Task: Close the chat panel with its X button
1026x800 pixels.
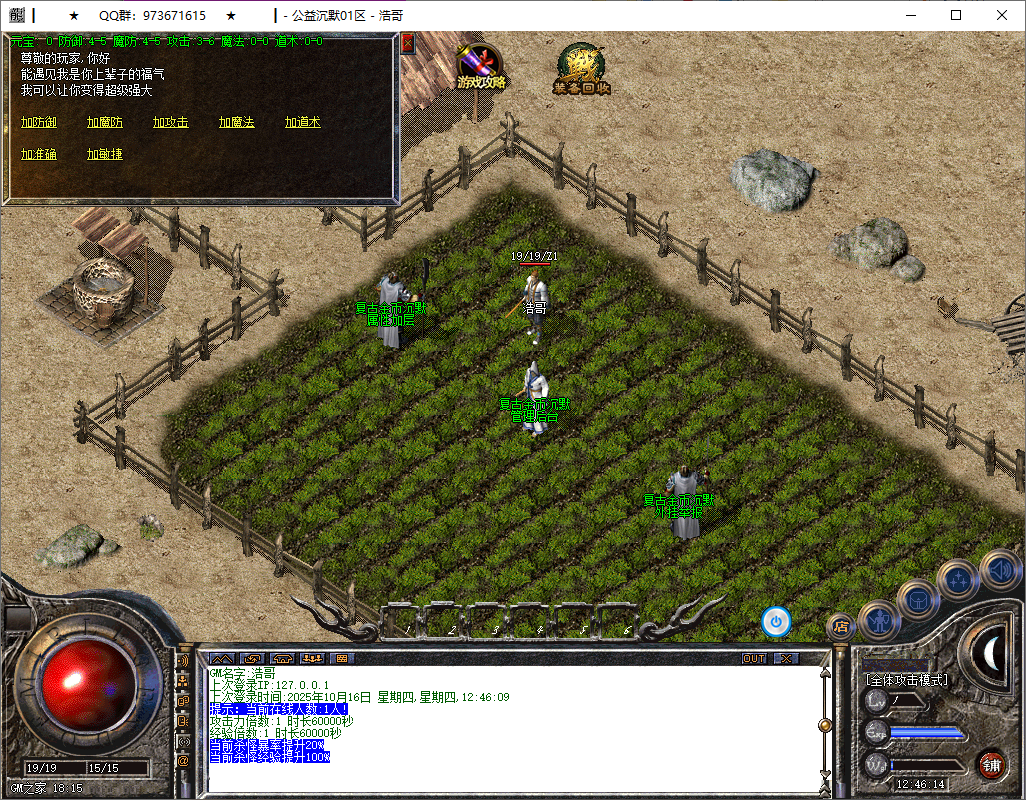Action: click(x=787, y=659)
